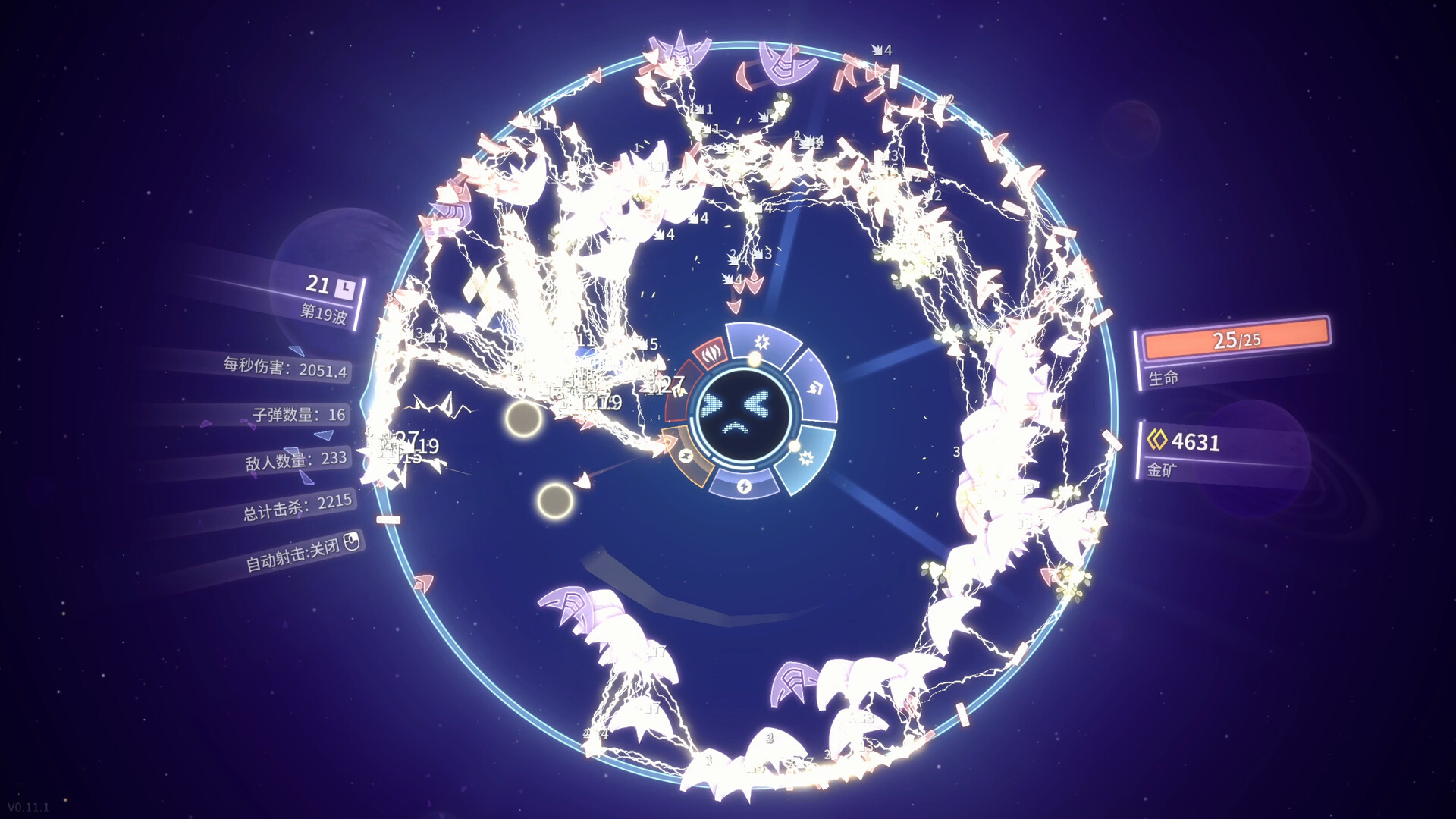This screenshot has width=1456, height=819.
Task: Click the glowing orb marker on the top wheel segment
Action: point(754,359)
